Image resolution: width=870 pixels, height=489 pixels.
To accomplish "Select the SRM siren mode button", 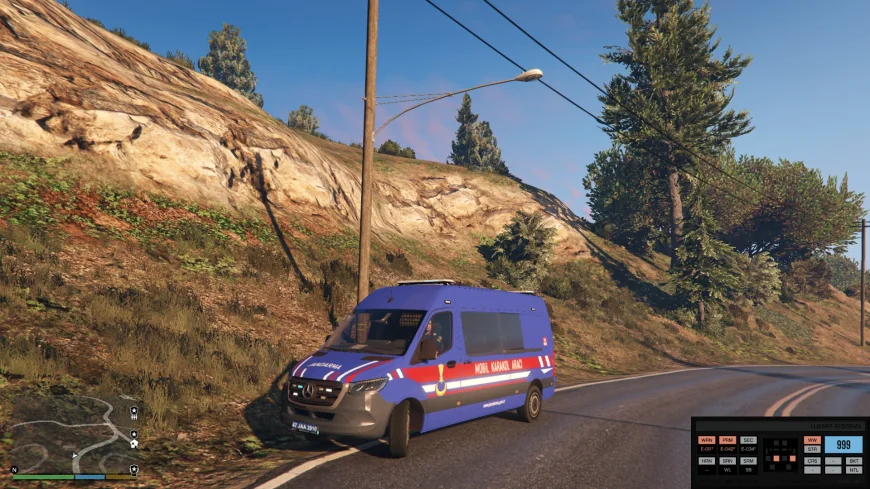I will click(749, 461).
